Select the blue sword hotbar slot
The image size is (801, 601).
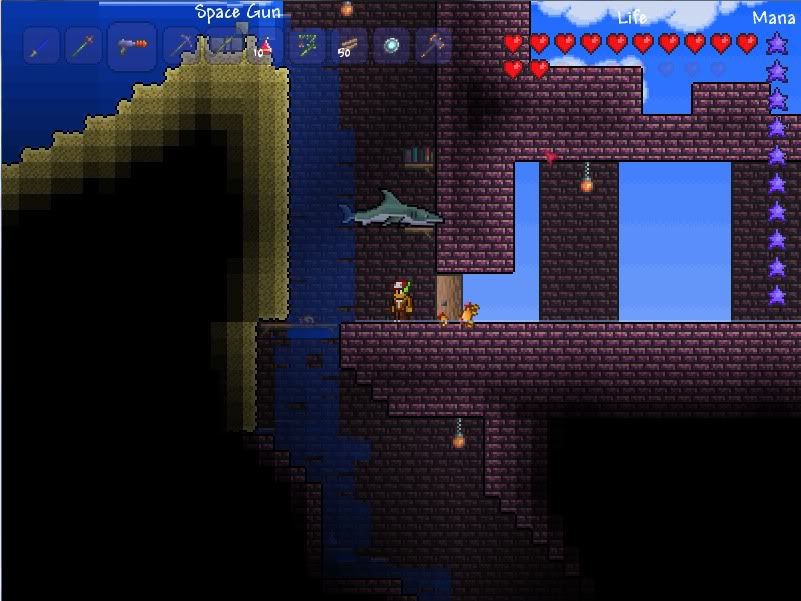point(42,47)
